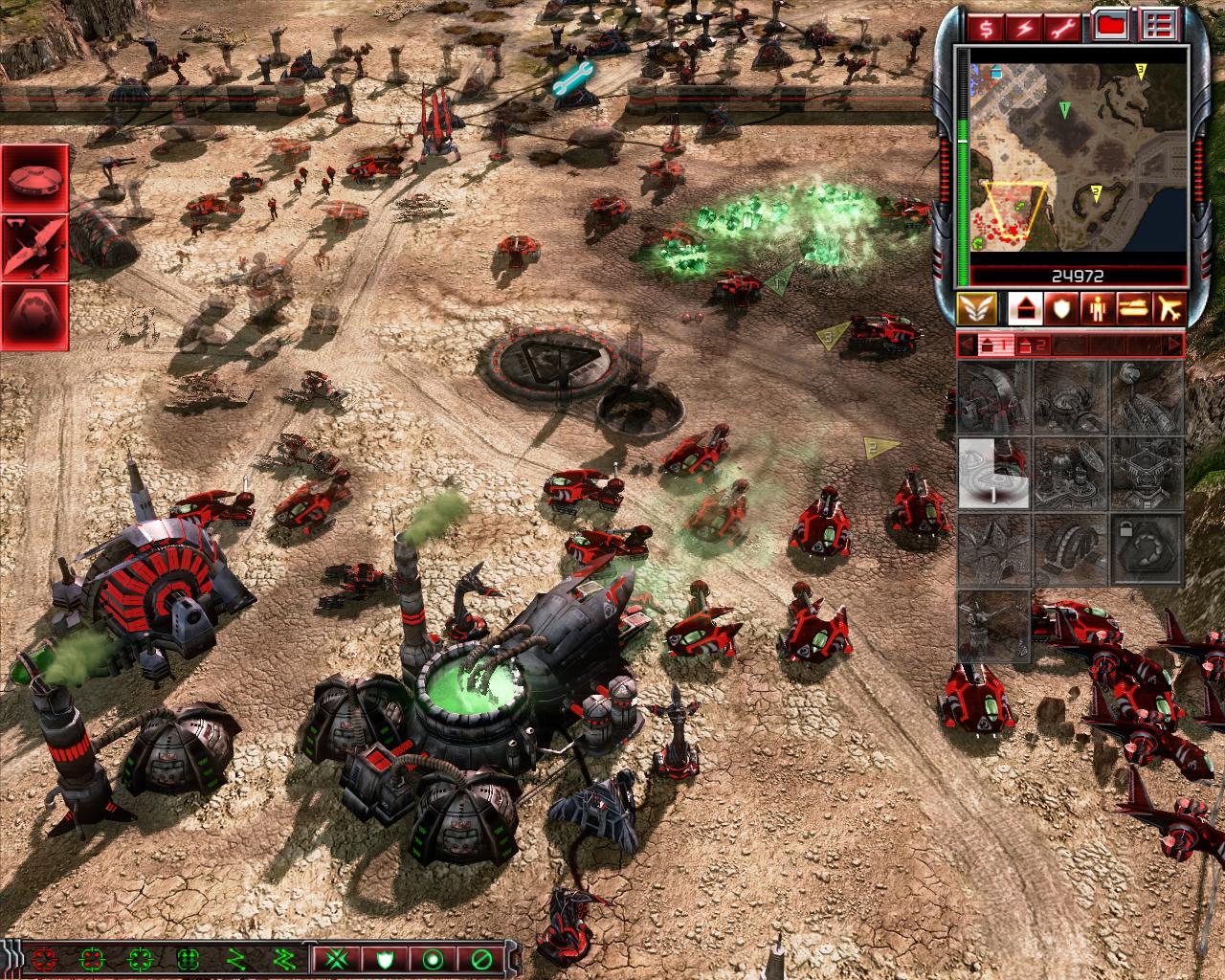Click the red formation crosshair icon
Image resolution: width=1225 pixels, height=980 pixels.
(43, 958)
